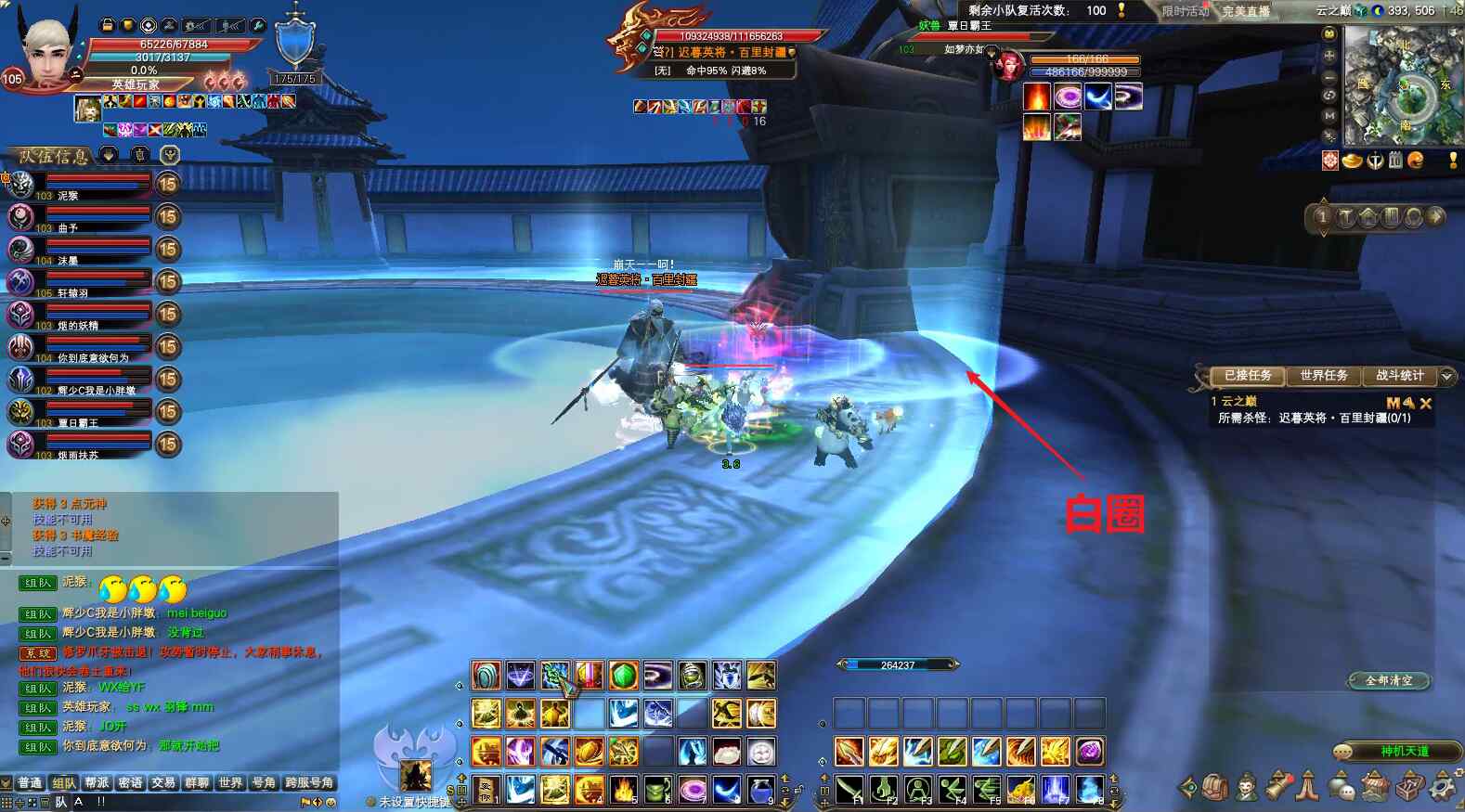Viewport: 1465px width, 812px height.
Task: Click the 全部清空 clear-all button
Action: click(x=1389, y=680)
